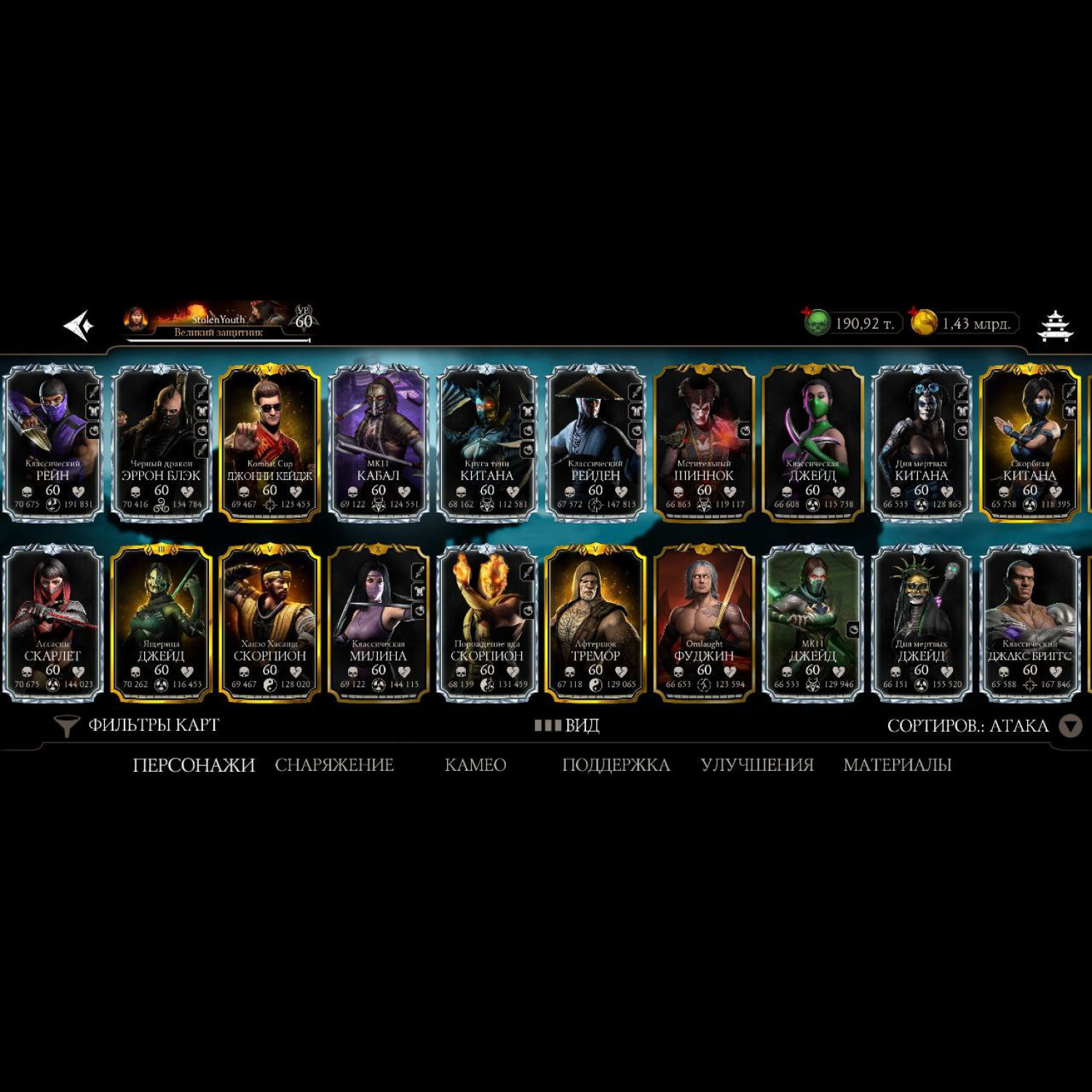
Task: Select the Классический Рейн card
Action: (53, 443)
